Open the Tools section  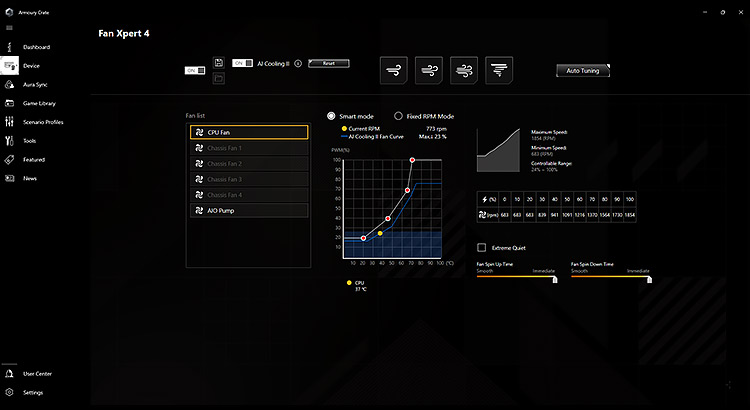pyautogui.click(x=30, y=141)
